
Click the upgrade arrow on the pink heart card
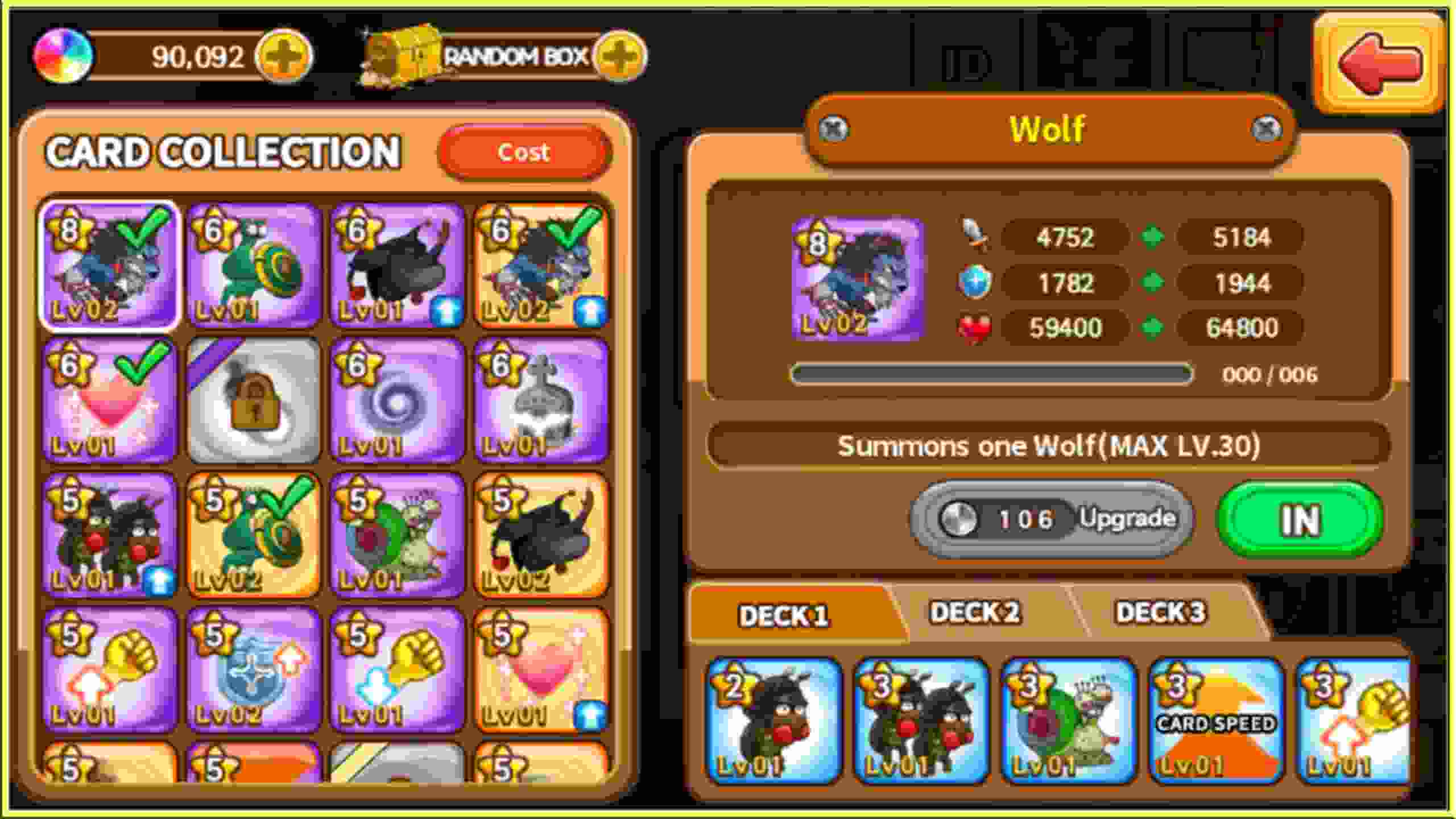point(591,718)
